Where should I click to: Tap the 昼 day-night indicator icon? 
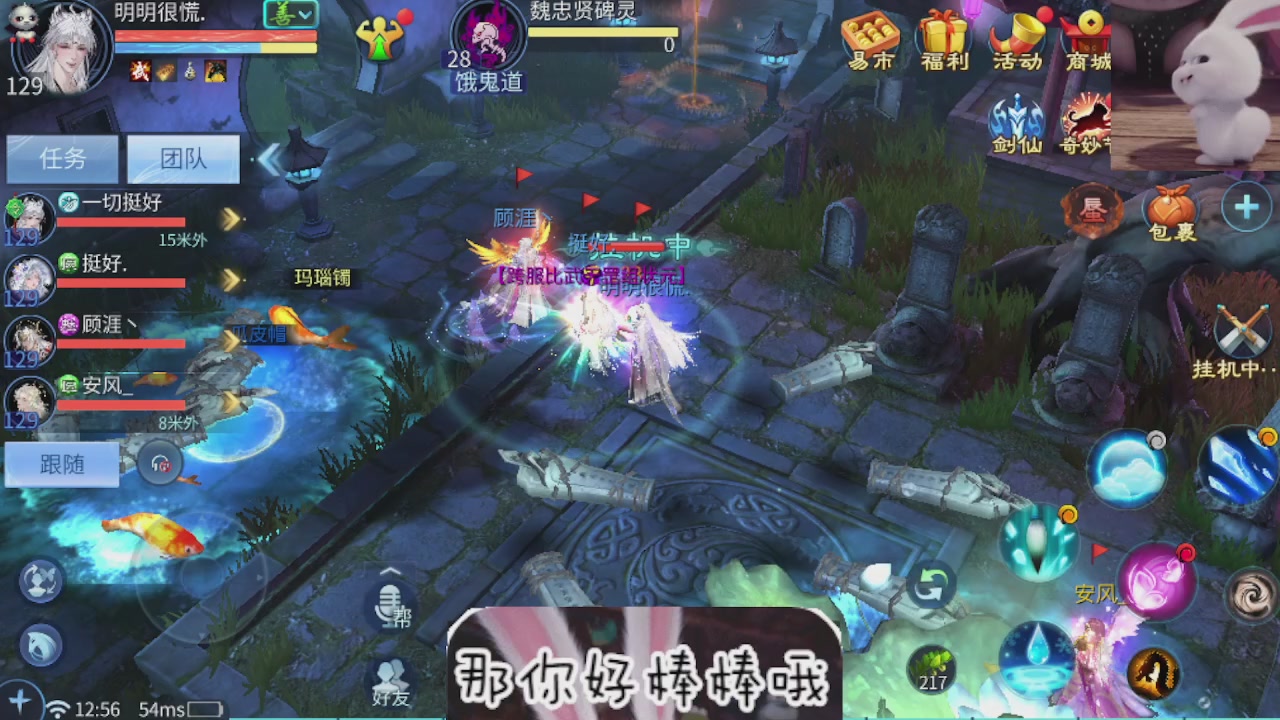(1092, 210)
